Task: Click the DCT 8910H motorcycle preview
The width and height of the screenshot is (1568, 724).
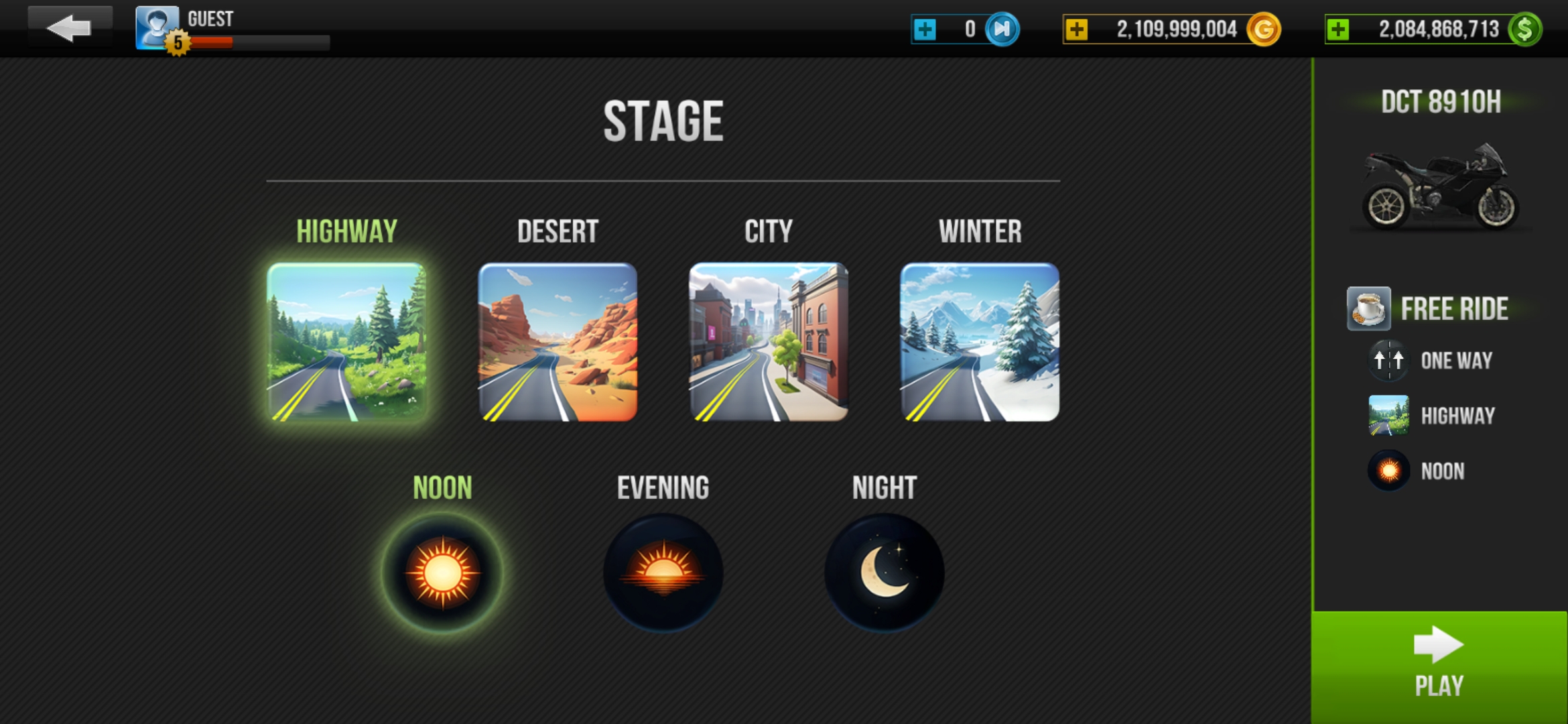Action: coord(1441,188)
